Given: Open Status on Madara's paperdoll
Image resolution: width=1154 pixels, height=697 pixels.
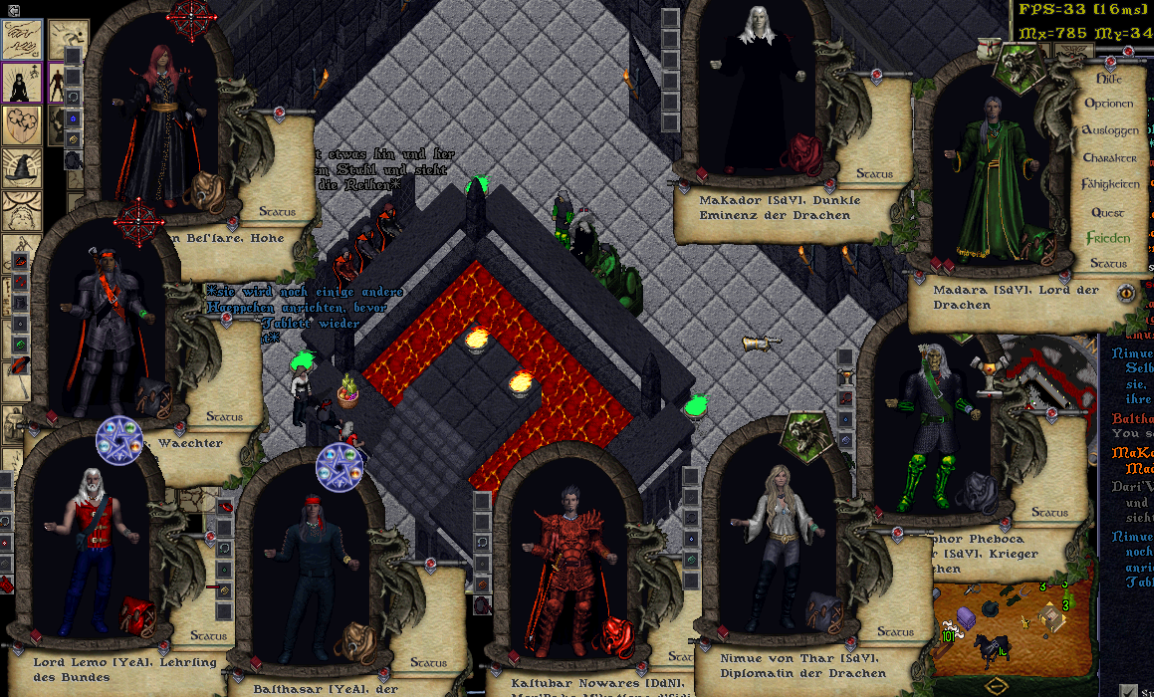Looking at the screenshot, I should click(1108, 264).
